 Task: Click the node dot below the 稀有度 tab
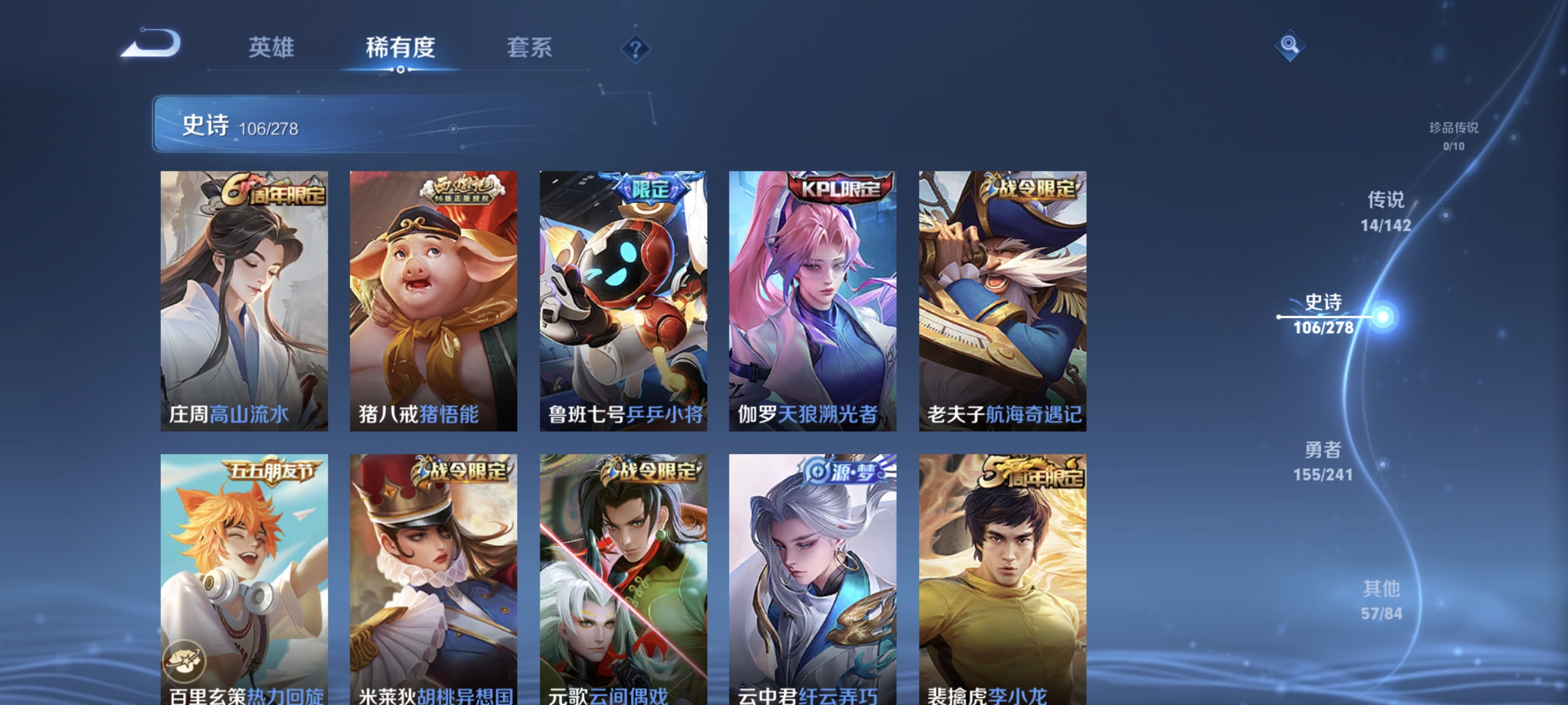(400, 71)
